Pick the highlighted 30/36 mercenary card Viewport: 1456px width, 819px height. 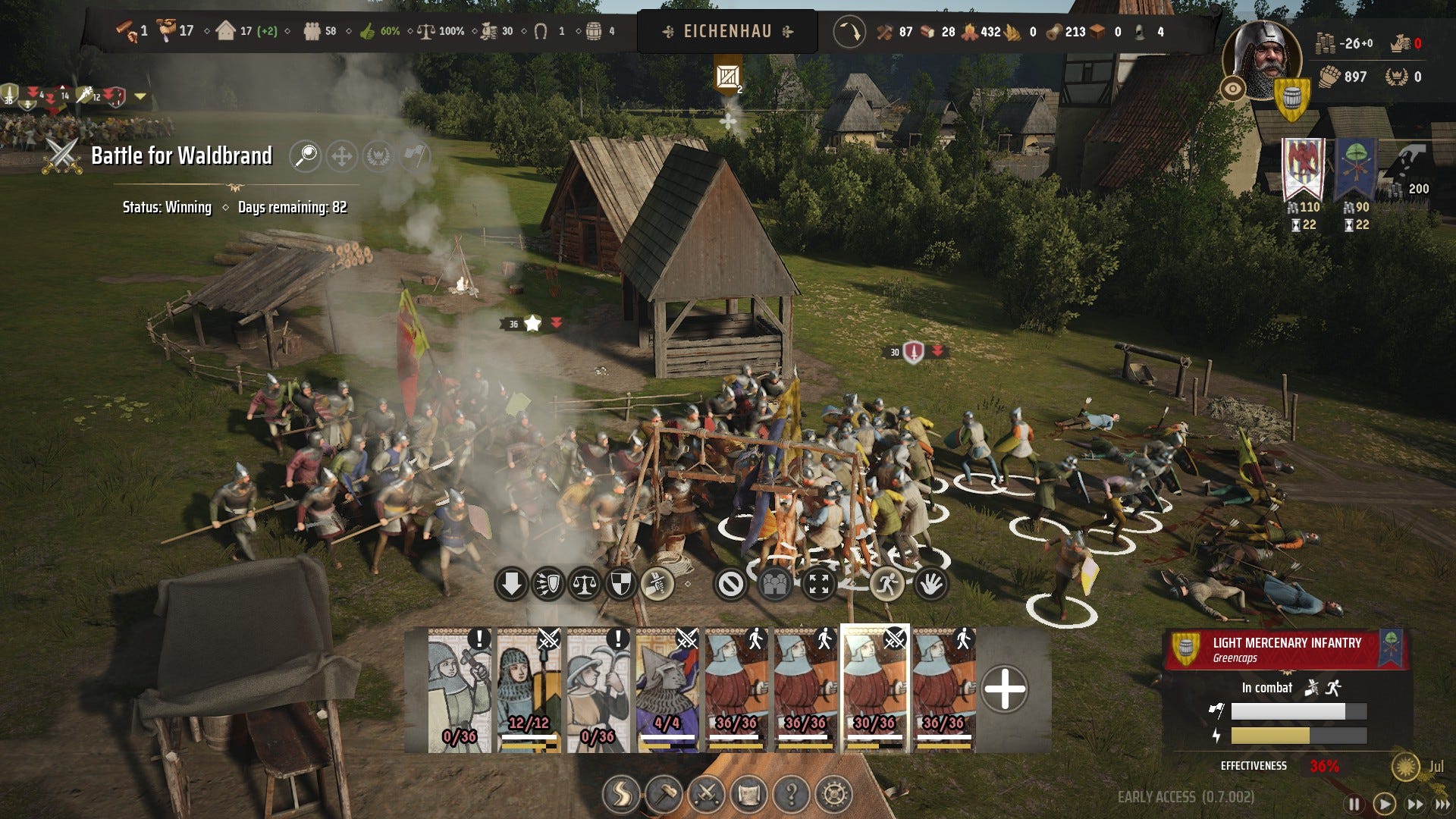click(874, 690)
